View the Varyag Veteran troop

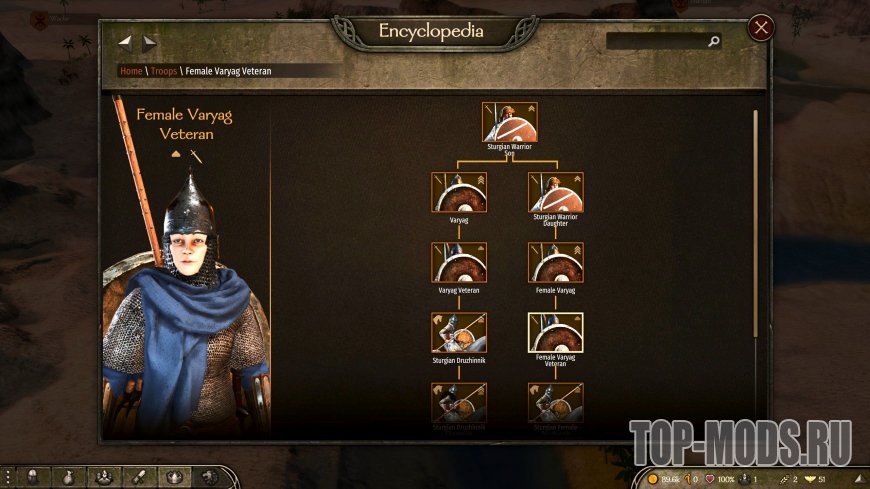coord(459,262)
